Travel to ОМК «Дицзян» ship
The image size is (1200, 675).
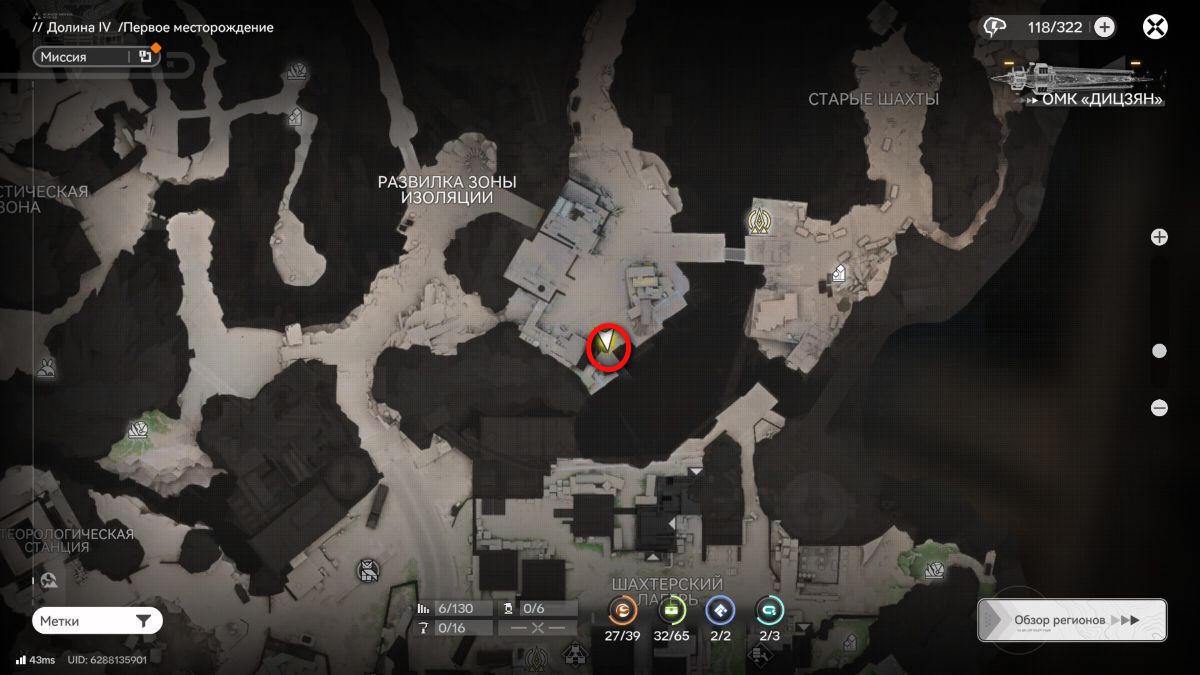(1079, 80)
